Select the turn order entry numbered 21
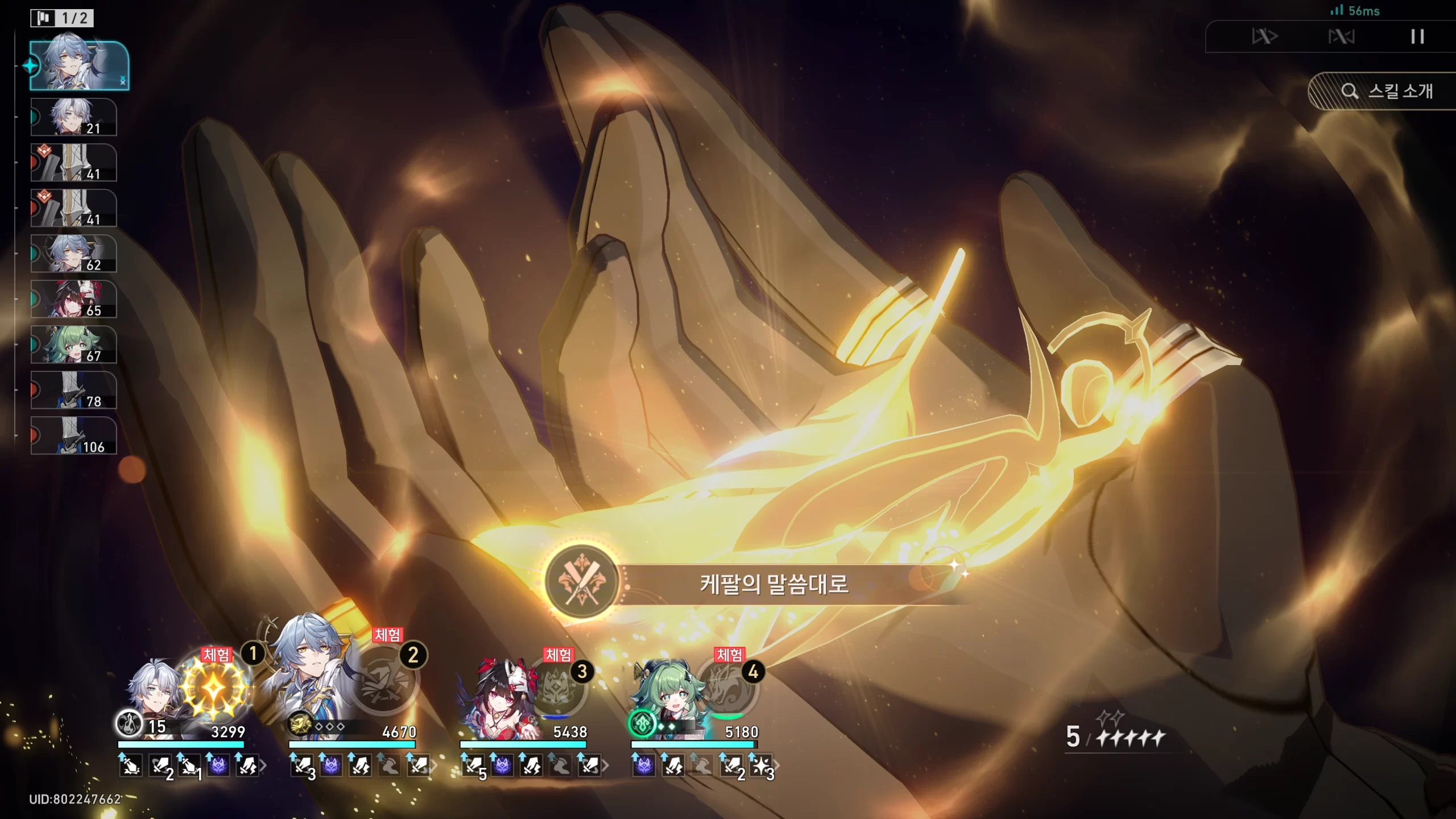The height and width of the screenshot is (819, 1456). pyautogui.click(x=74, y=117)
